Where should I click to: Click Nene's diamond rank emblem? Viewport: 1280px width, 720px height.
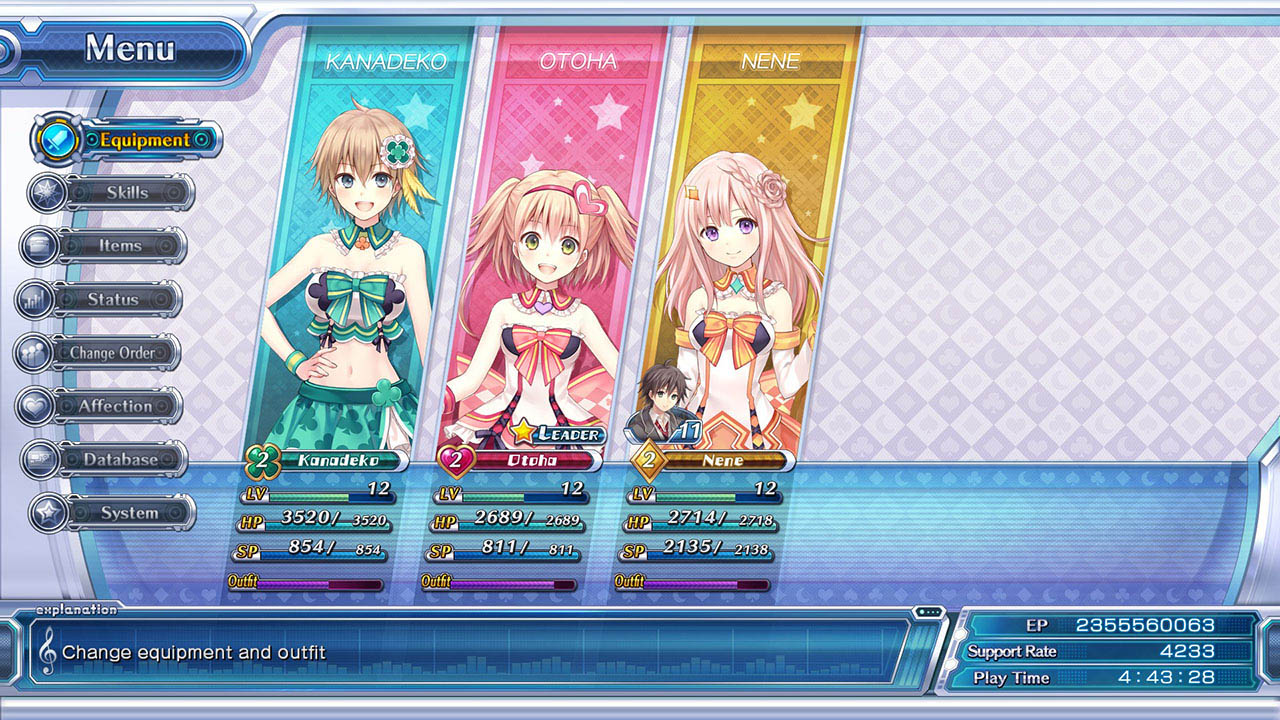650,461
